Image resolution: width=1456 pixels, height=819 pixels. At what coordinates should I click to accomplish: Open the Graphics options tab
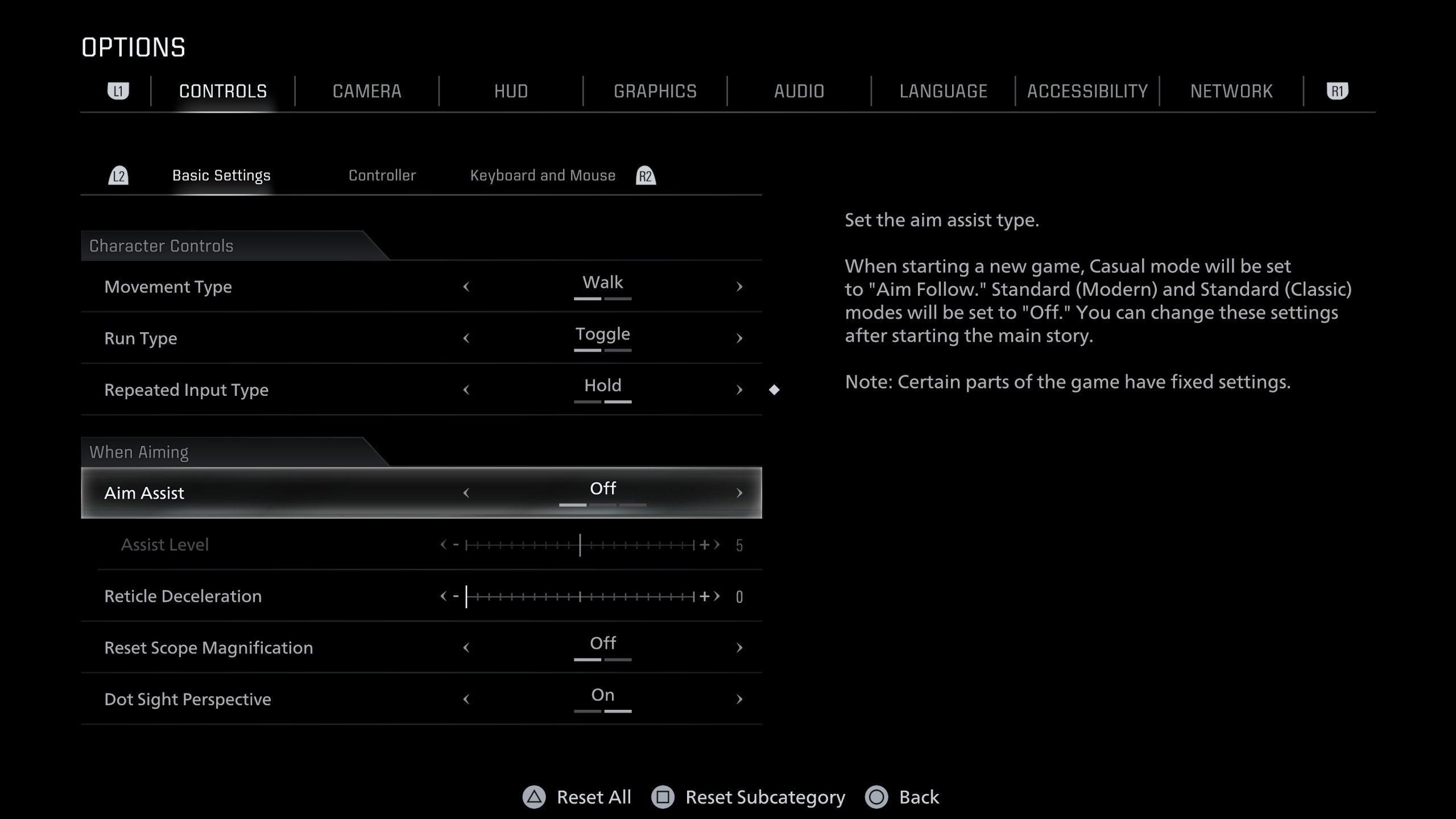point(655,91)
